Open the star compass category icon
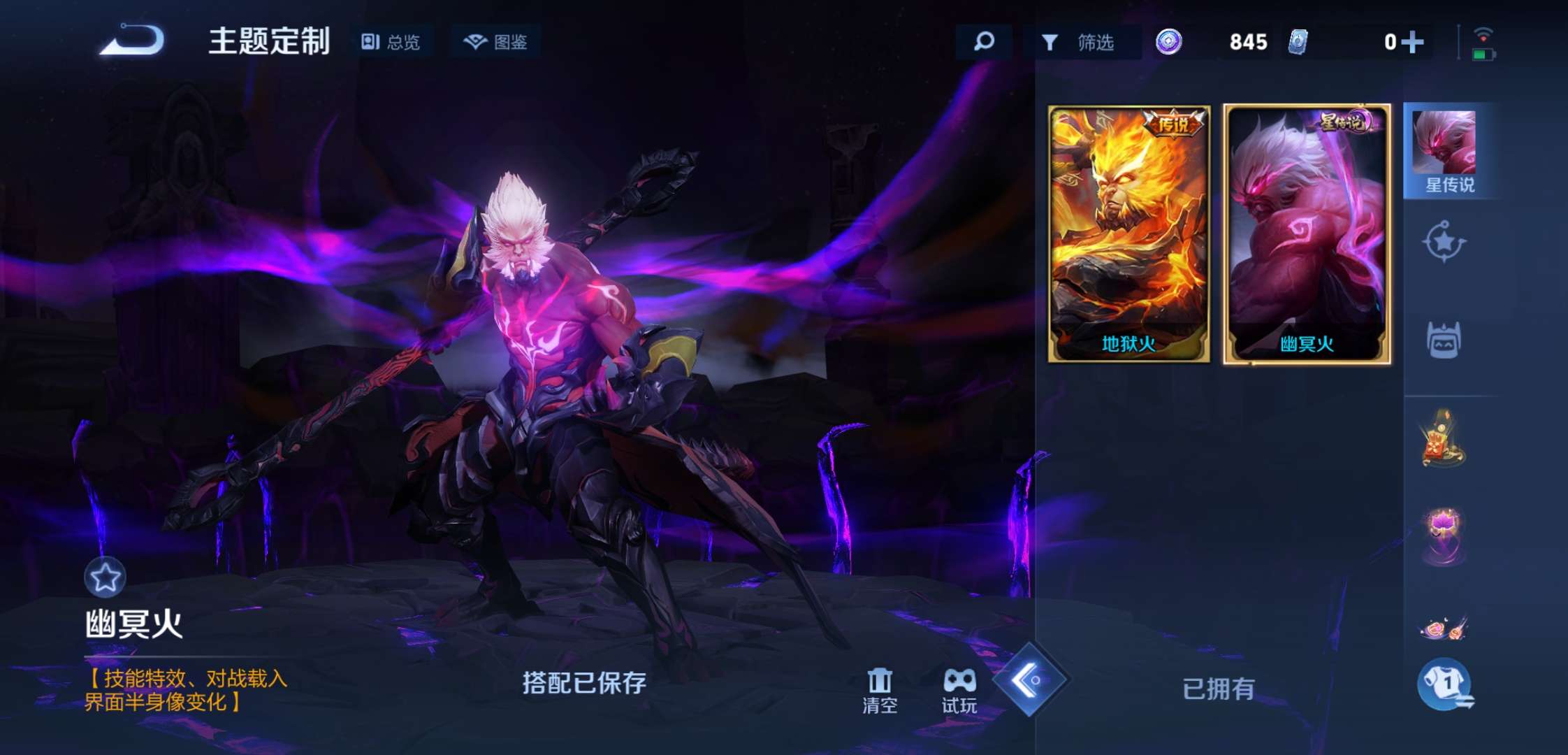Image resolution: width=1568 pixels, height=755 pixels. (1444, 243)
